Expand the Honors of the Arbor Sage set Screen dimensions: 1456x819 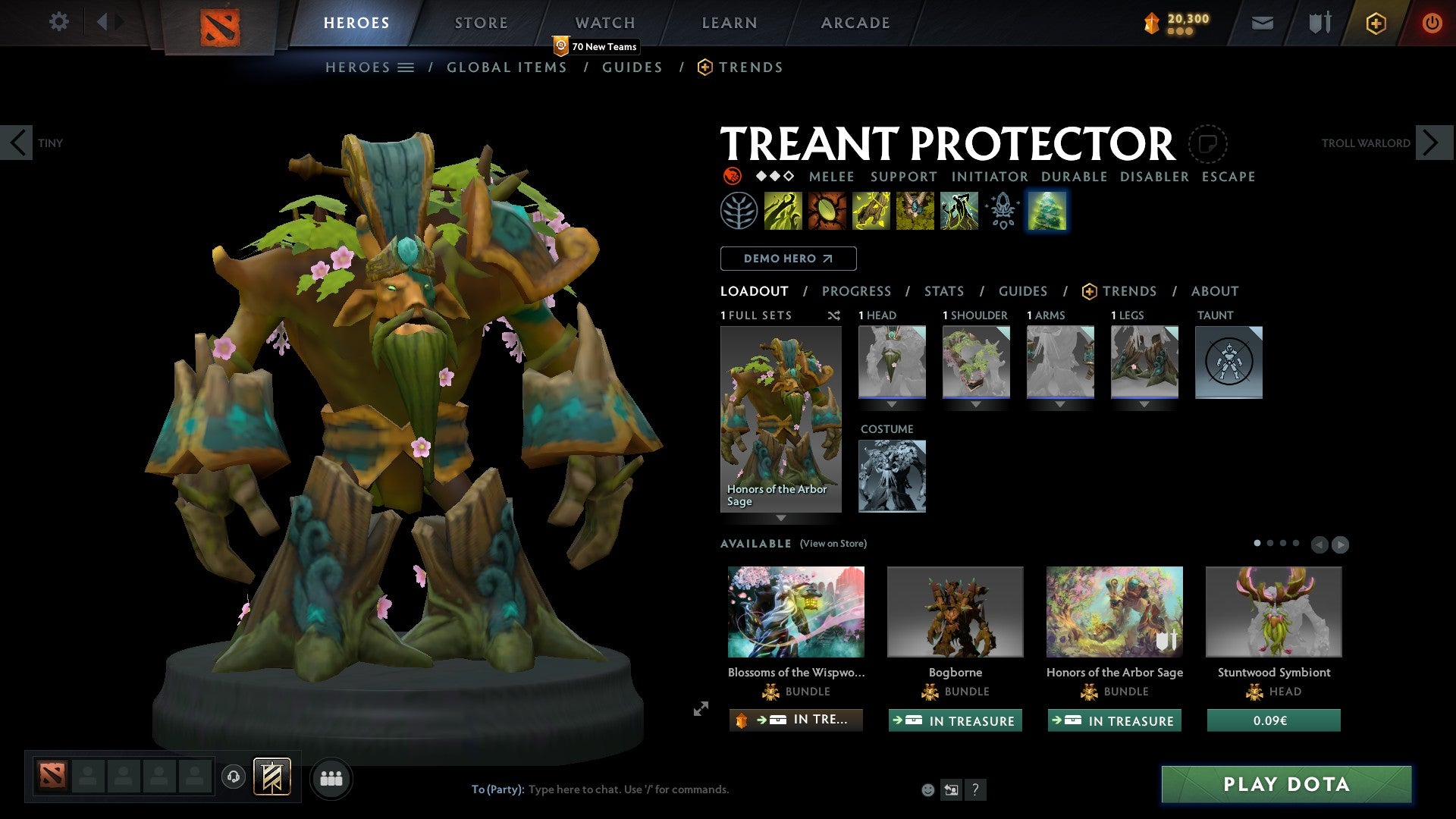[x=781, y=519]
